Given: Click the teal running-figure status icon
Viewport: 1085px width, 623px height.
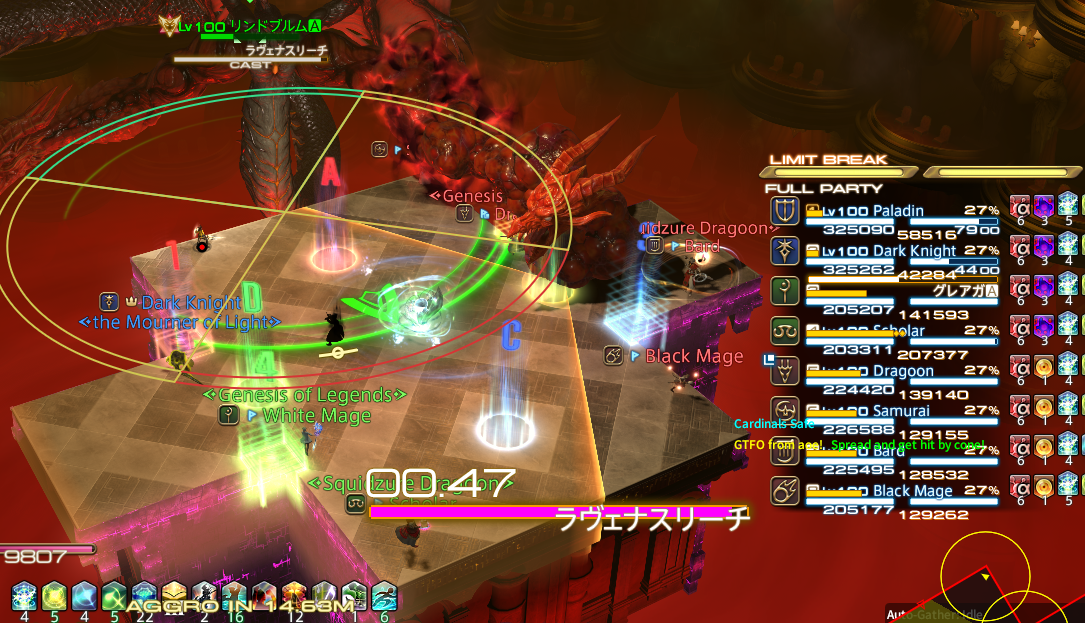Looking at the screenshot, I should point(385,595).
